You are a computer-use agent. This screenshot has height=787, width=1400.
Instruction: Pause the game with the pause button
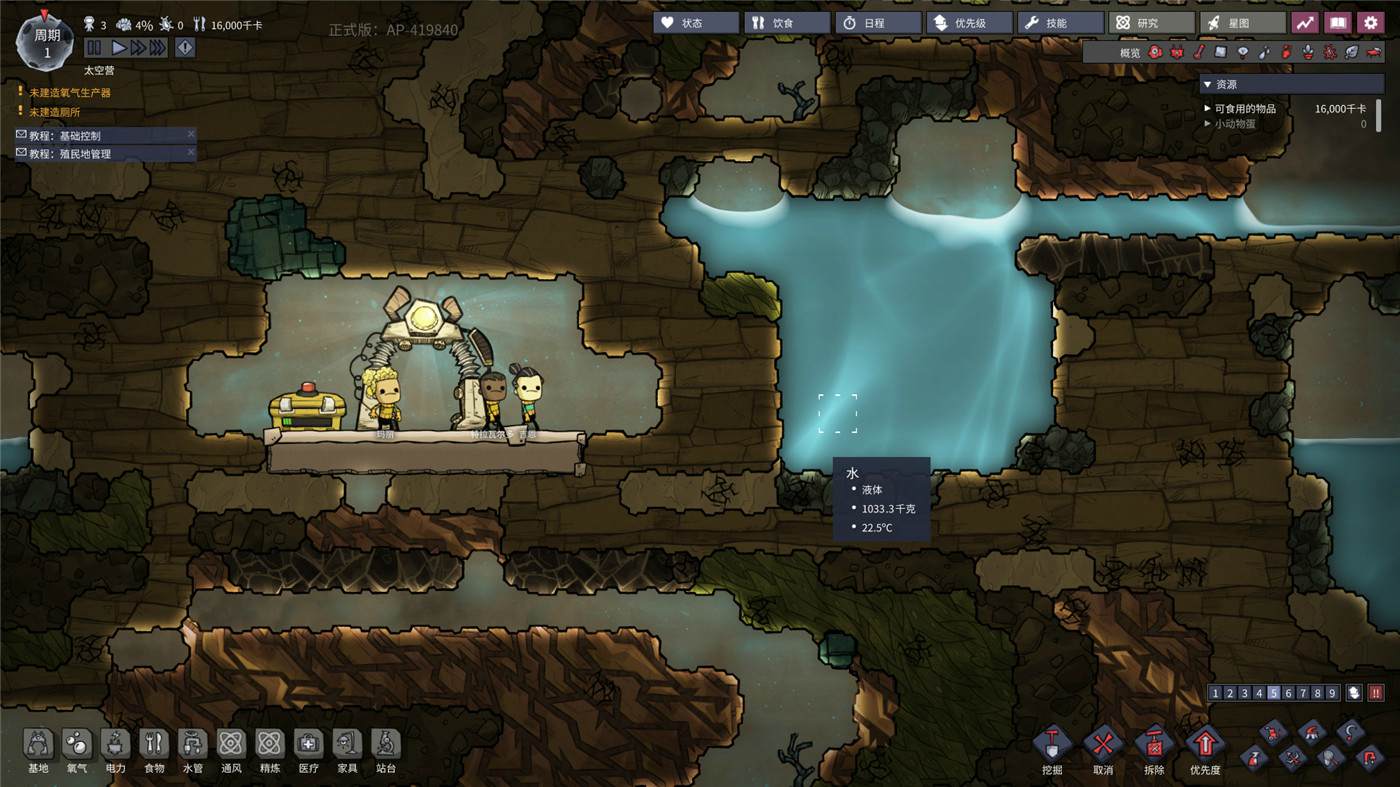[94, 48]
